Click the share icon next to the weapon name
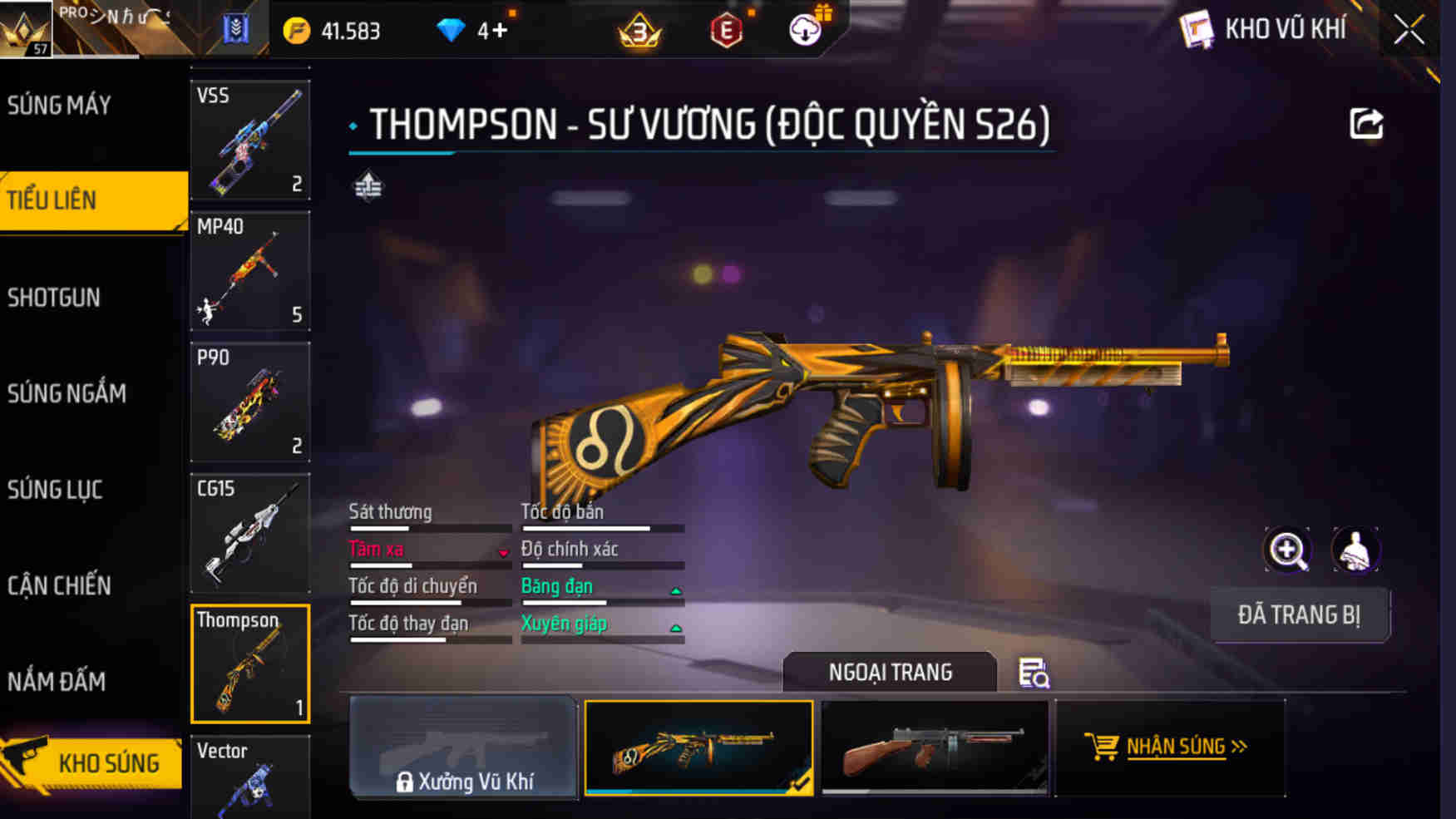Screen dimensions: 1456x819 (x=1365, y=122)
